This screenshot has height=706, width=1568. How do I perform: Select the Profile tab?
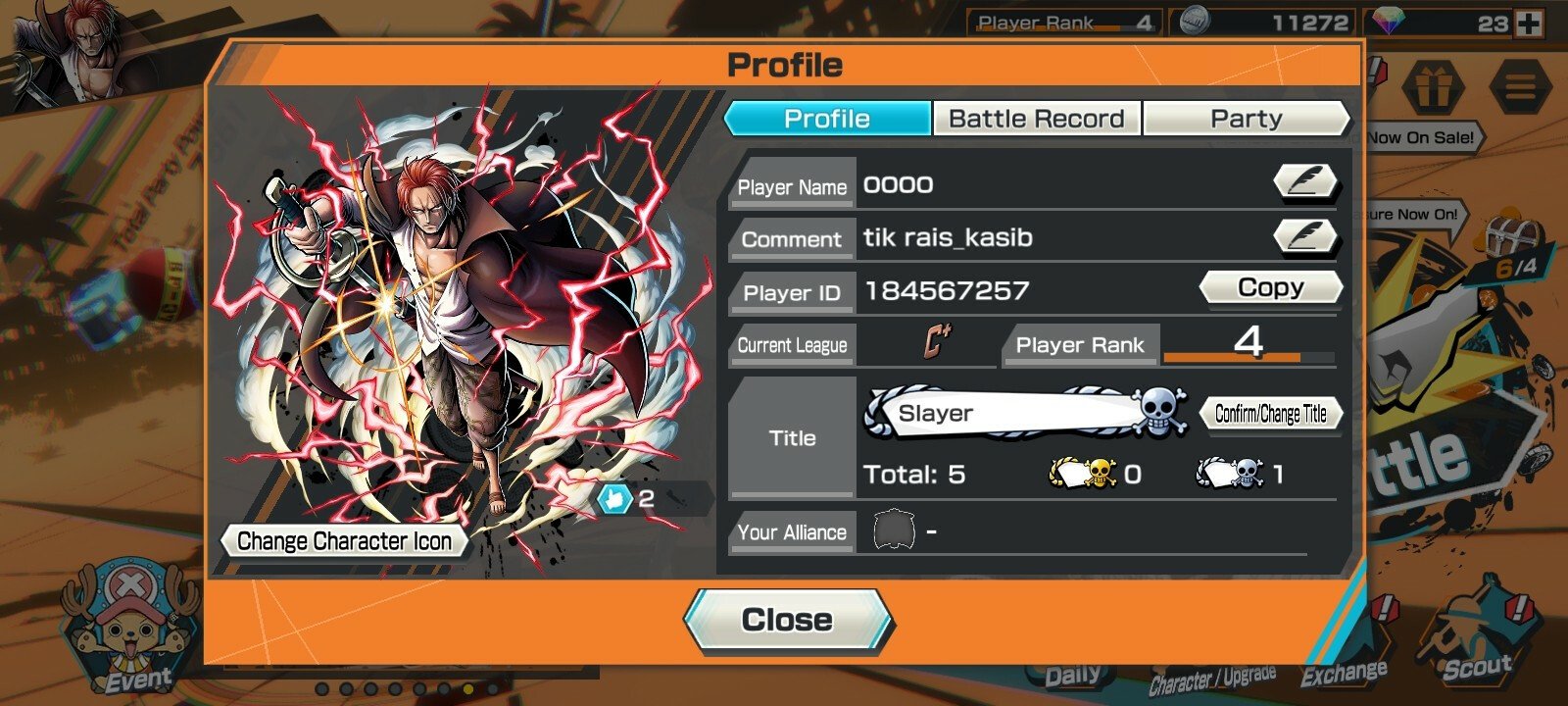(827, 119)
